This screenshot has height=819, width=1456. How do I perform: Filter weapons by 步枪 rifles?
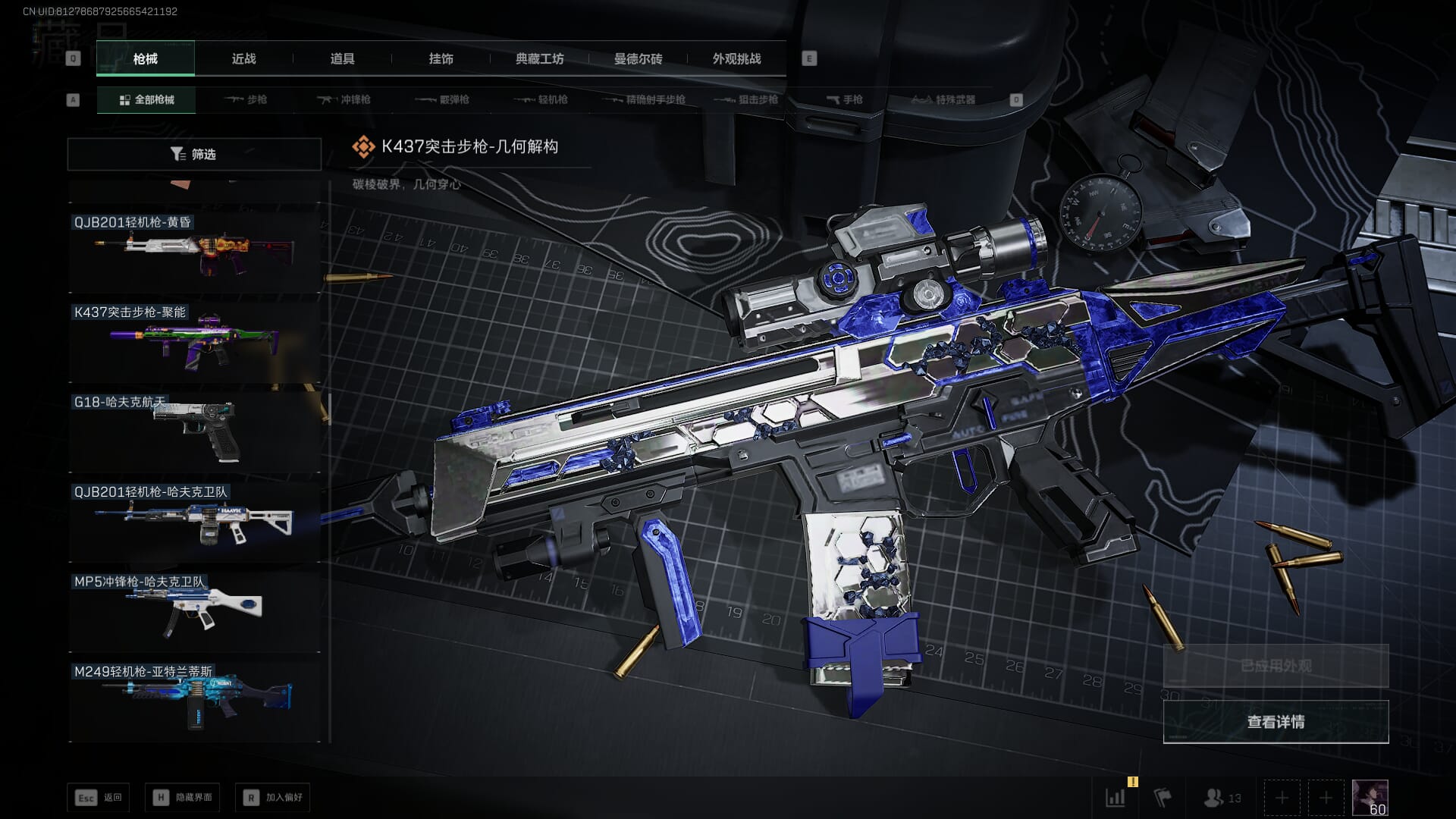click(246, 99)
